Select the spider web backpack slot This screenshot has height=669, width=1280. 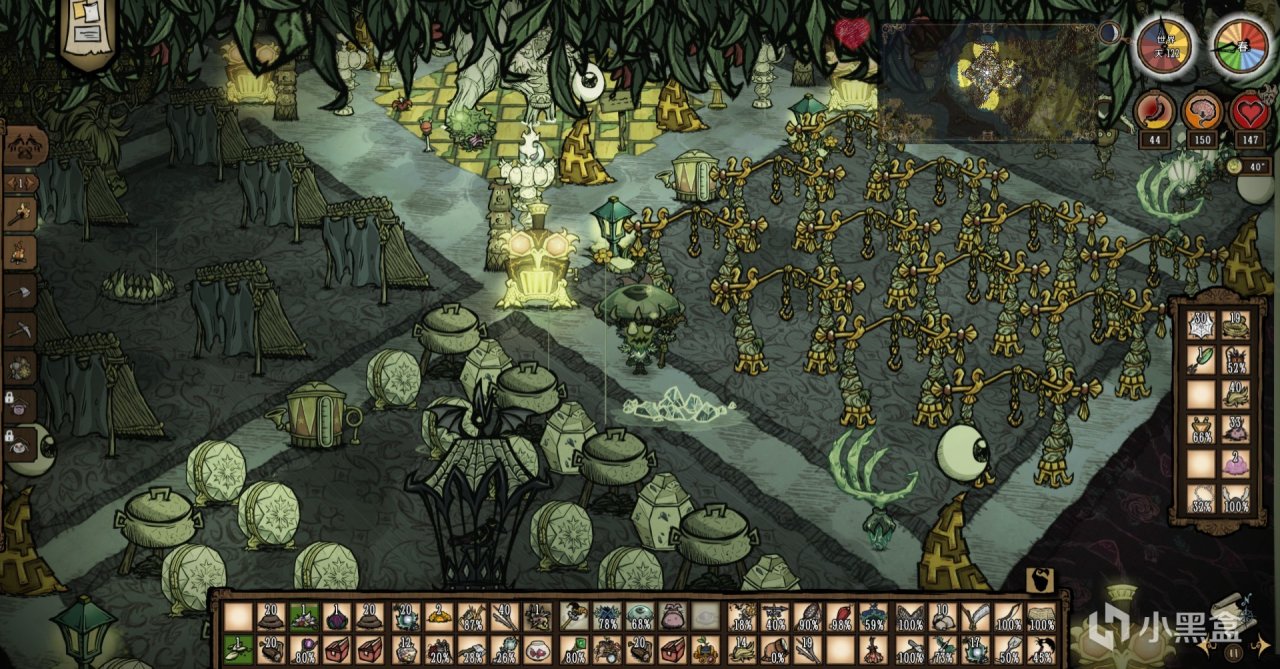coord(1202,324)
